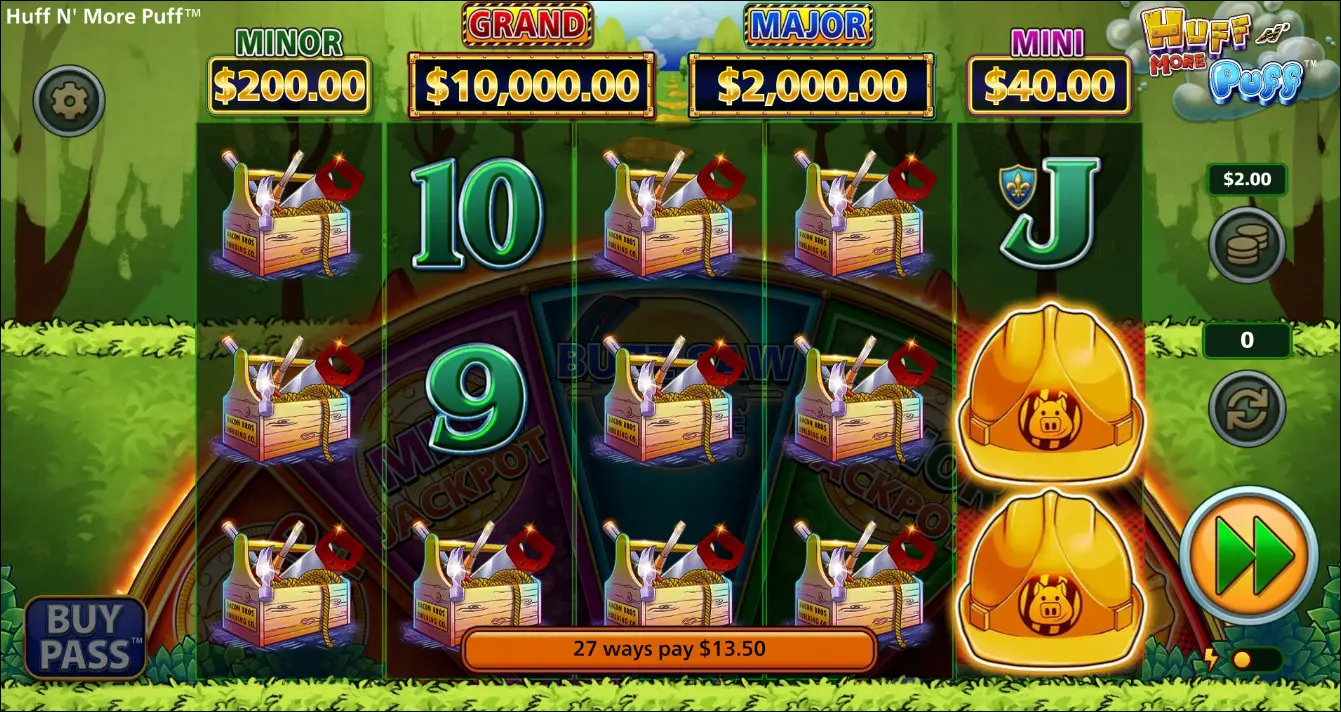Click the BUY PASS button
Viewport: 1341px width, 712px height.
point(85,638)
